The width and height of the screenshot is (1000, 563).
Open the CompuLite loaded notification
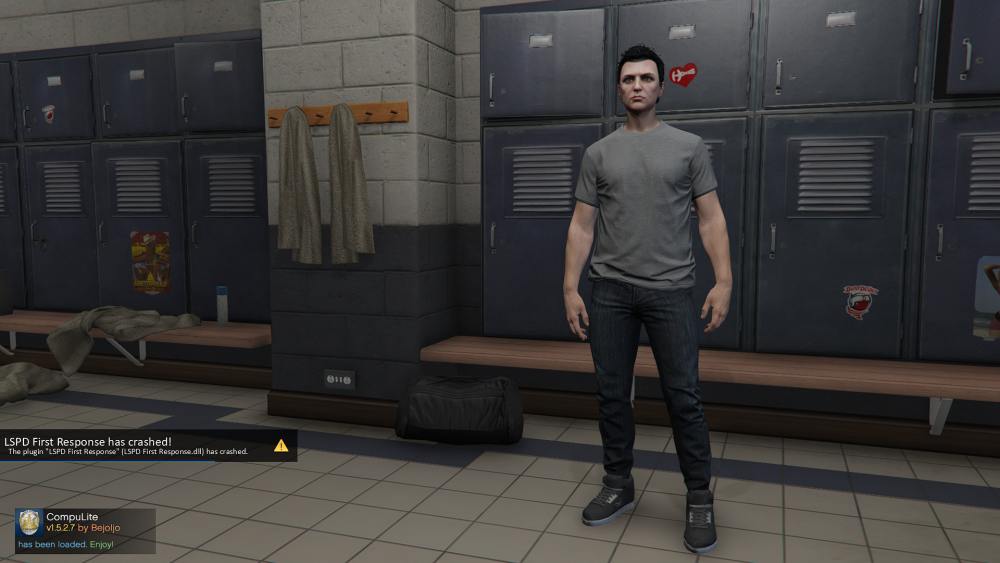tap(85, 531)
